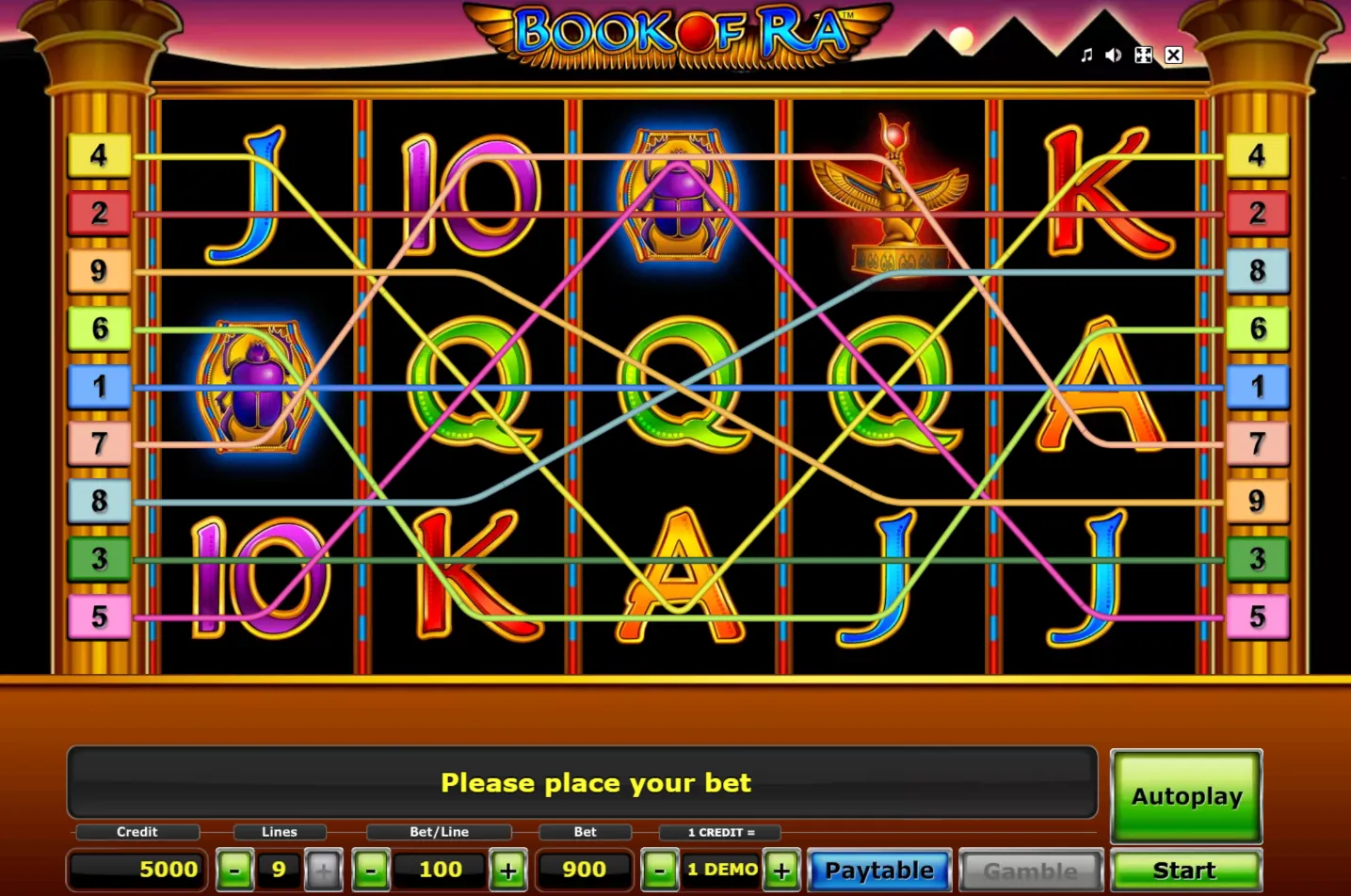Enable Autoplay mode
Viewport: 1351px width, 896px height.
pos(1185,795)
